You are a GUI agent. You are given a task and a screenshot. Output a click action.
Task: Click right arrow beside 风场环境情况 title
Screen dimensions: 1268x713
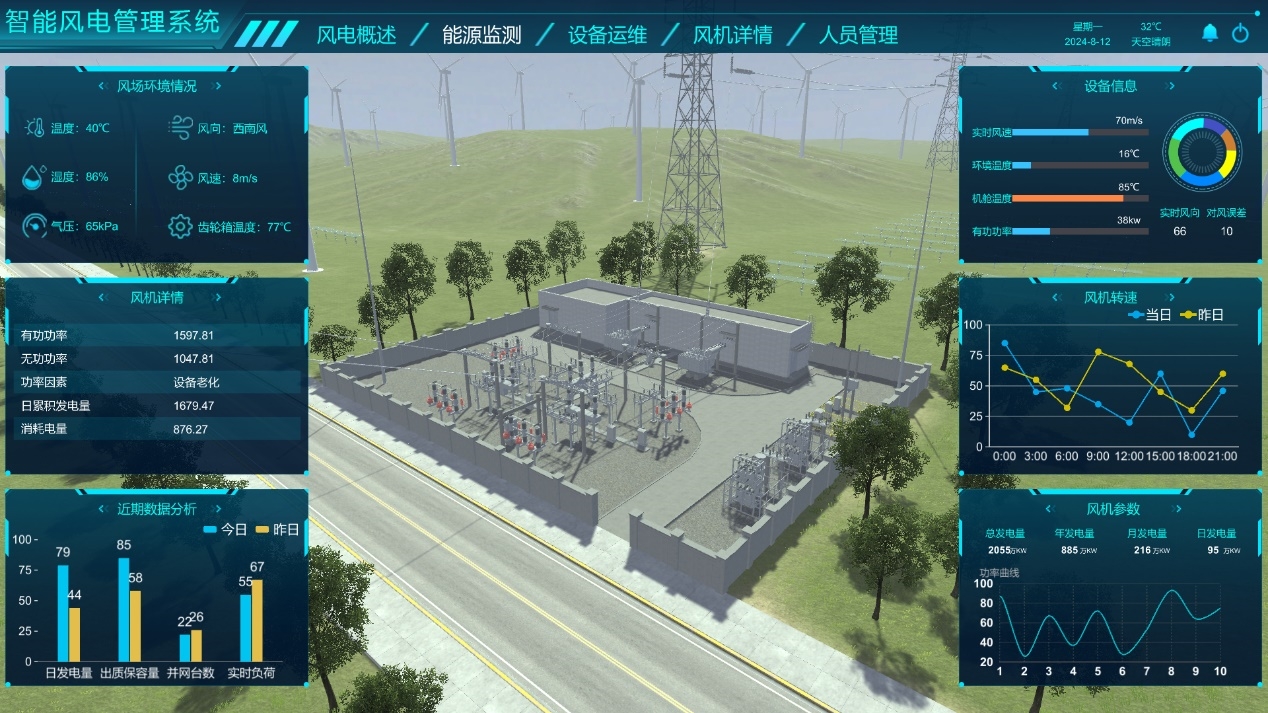tap(213, 86)
